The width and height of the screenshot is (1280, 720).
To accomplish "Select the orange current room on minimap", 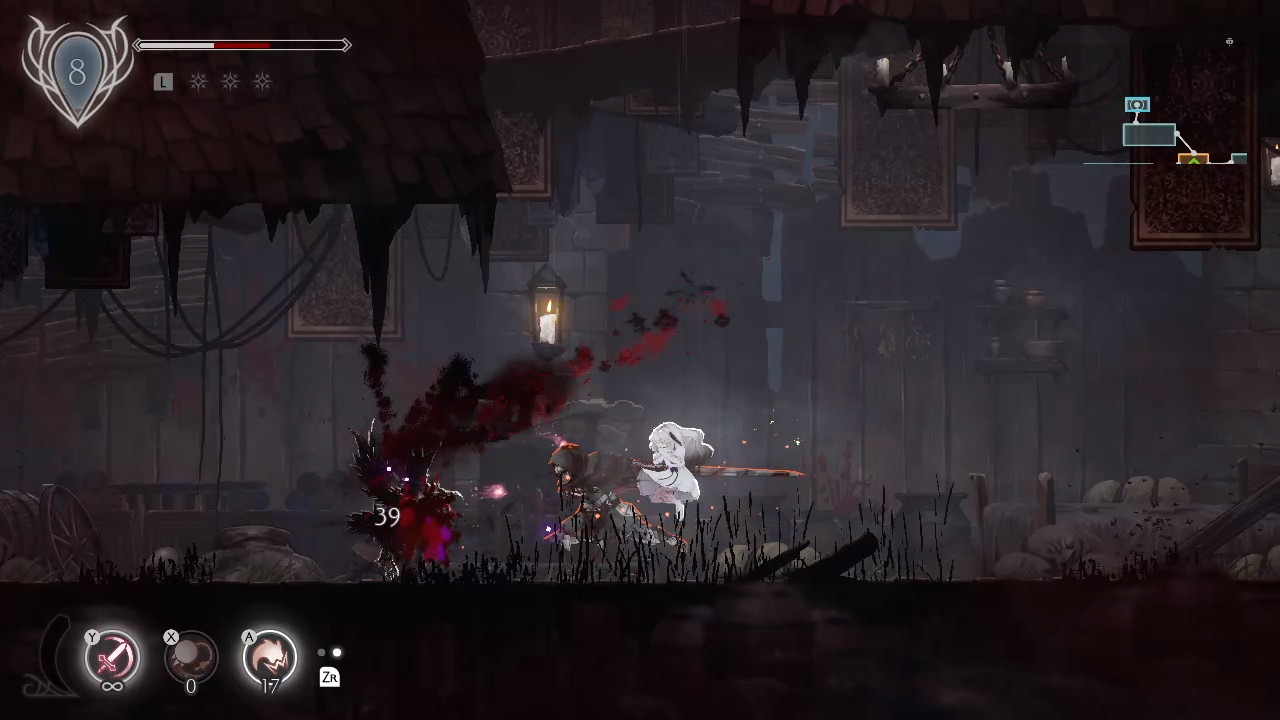I will click(x=1193, y=159).
